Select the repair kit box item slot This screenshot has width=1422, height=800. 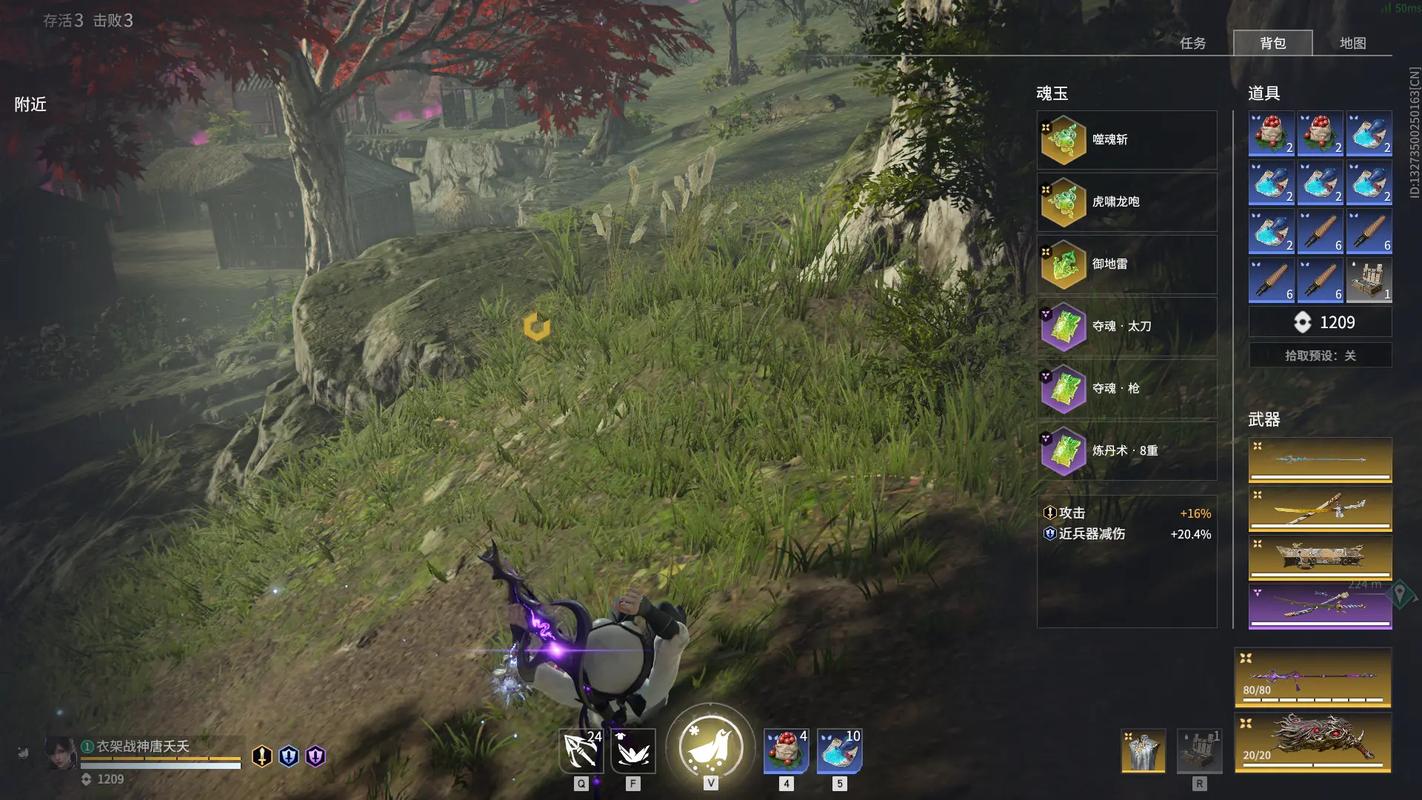pos(1369,281)
